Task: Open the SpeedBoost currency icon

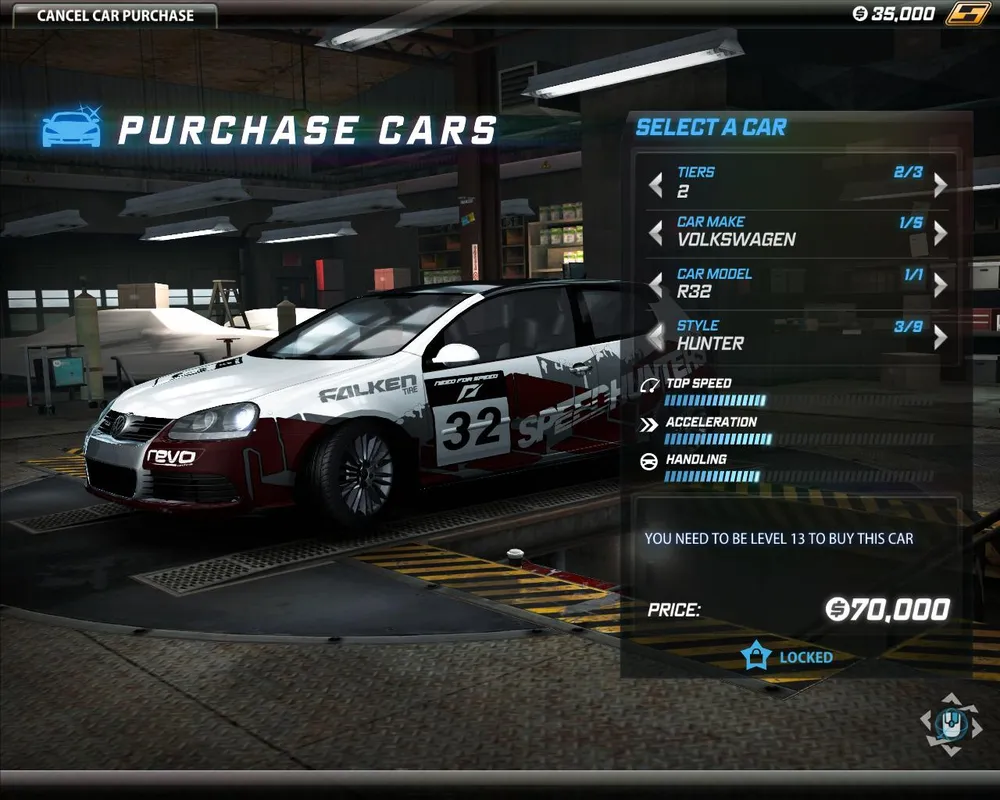Action: click(966, 14)
